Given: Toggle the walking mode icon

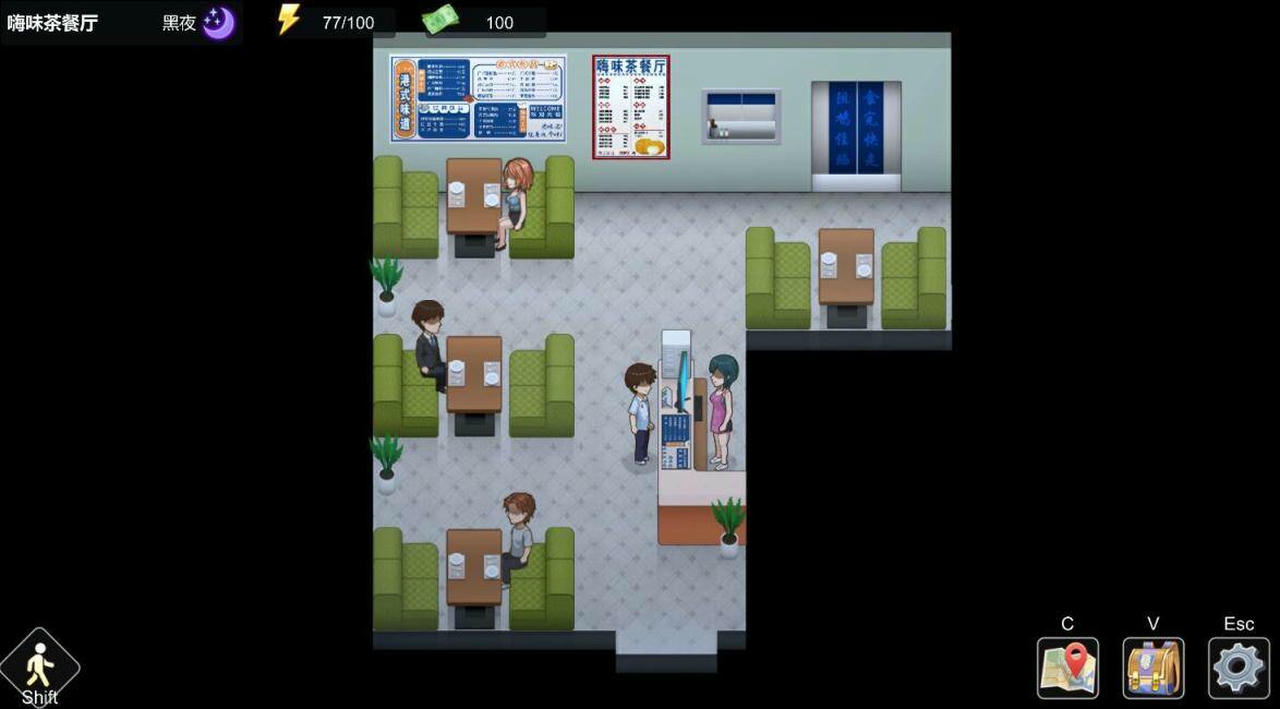Looking at the screenshot, I should click(x=39, y=666).
